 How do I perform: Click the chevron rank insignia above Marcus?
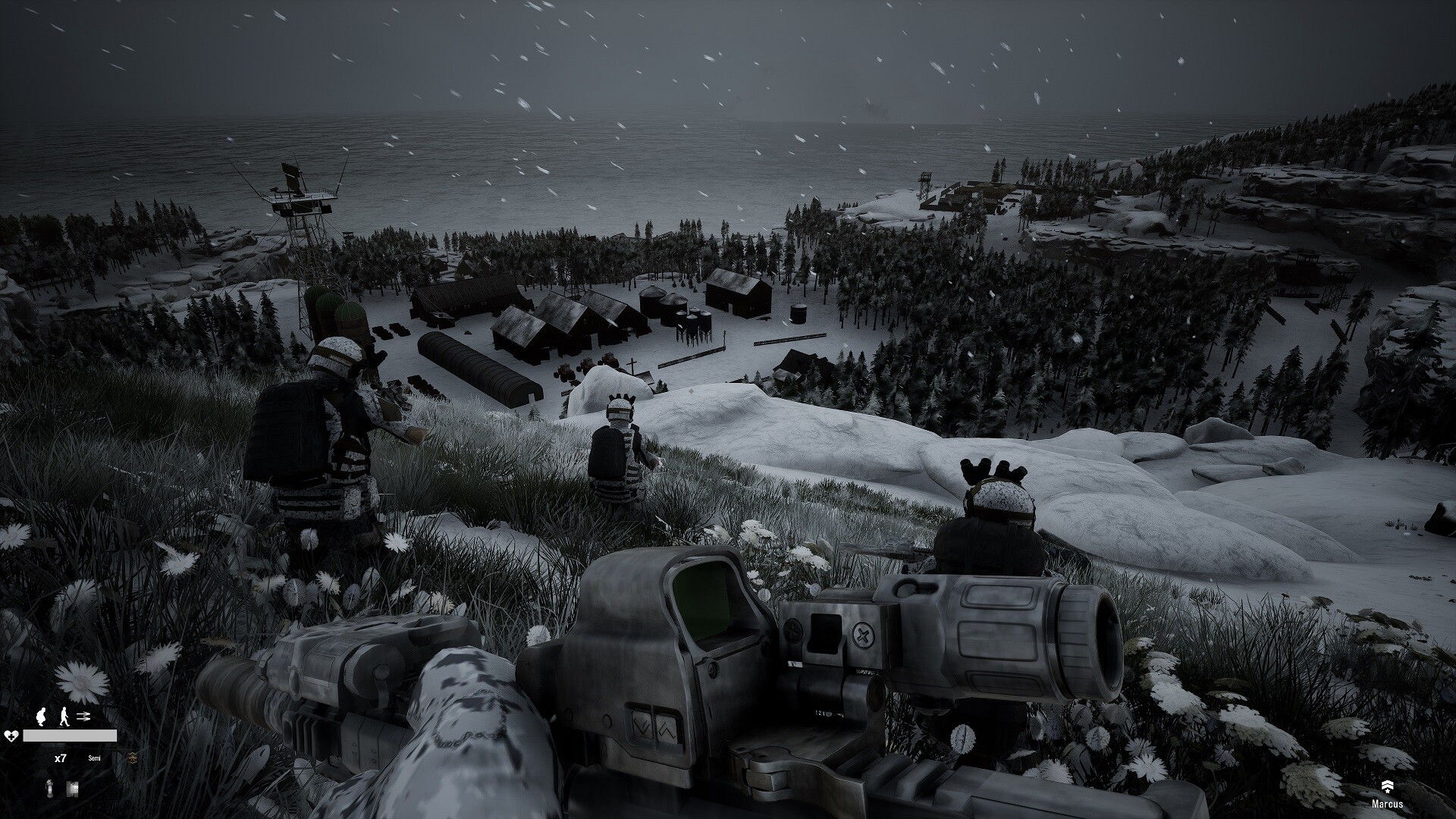[x=1387, y=786]
